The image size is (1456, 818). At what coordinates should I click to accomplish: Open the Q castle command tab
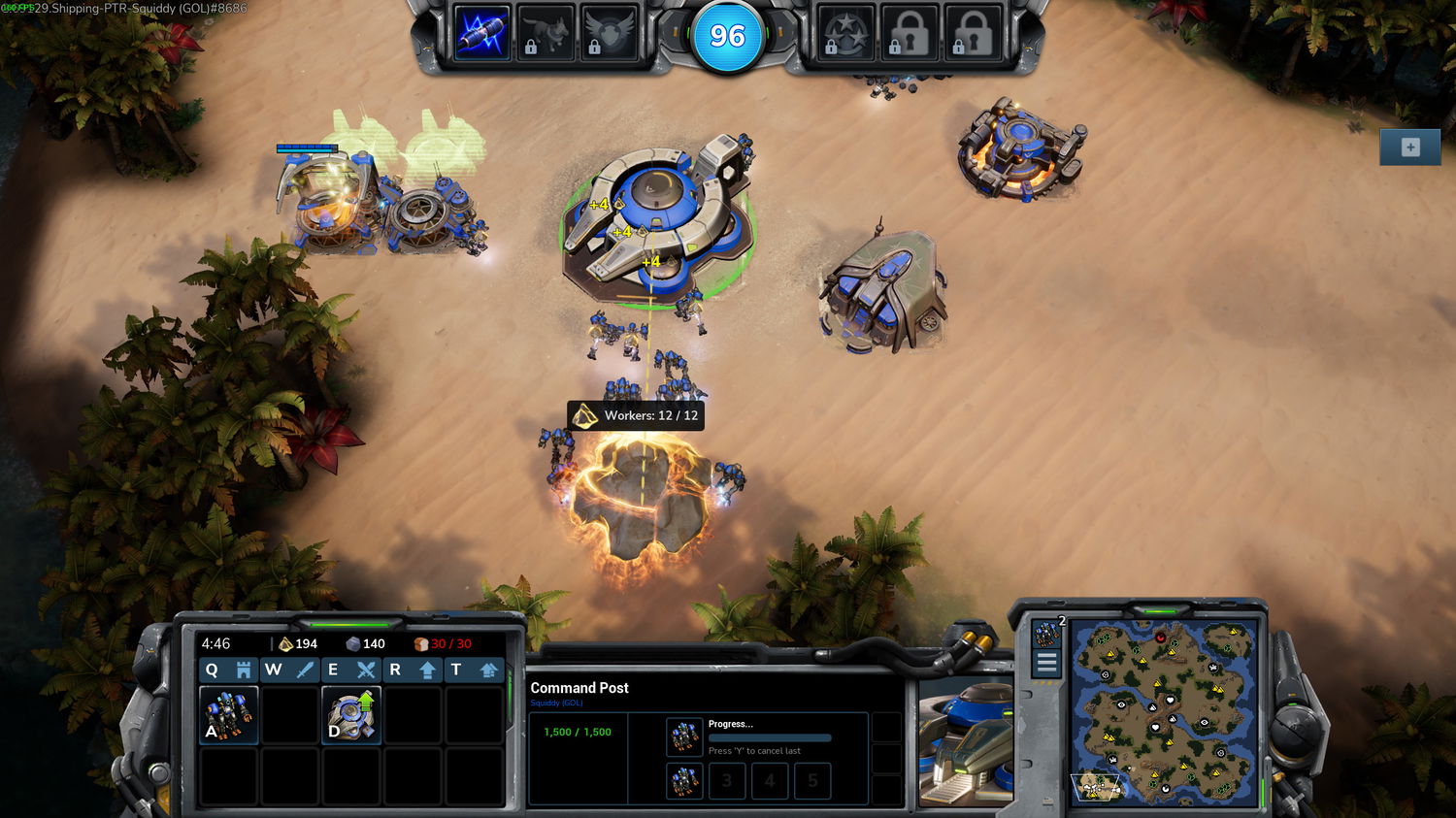click(227, 670)
